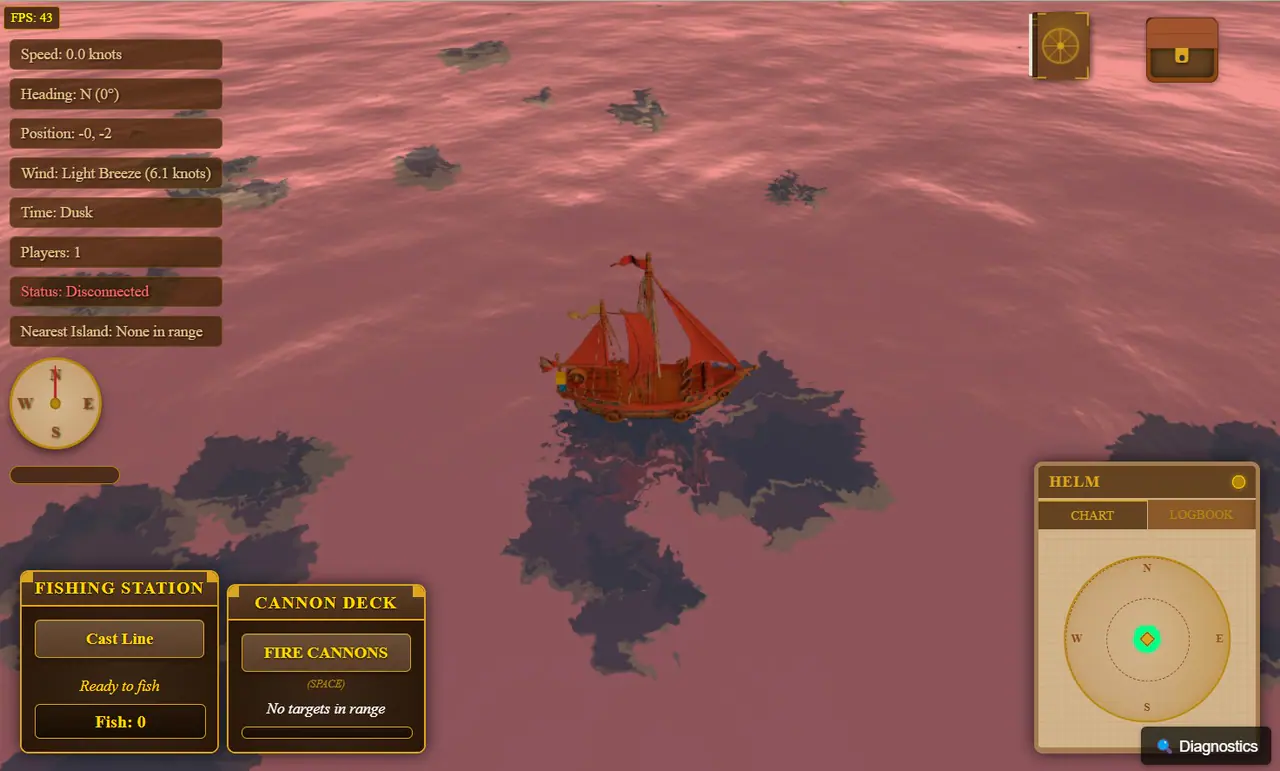Screen dimensions: 1280x771
Task: Click Status: Disconnected to reconnect
Action: 115,291
